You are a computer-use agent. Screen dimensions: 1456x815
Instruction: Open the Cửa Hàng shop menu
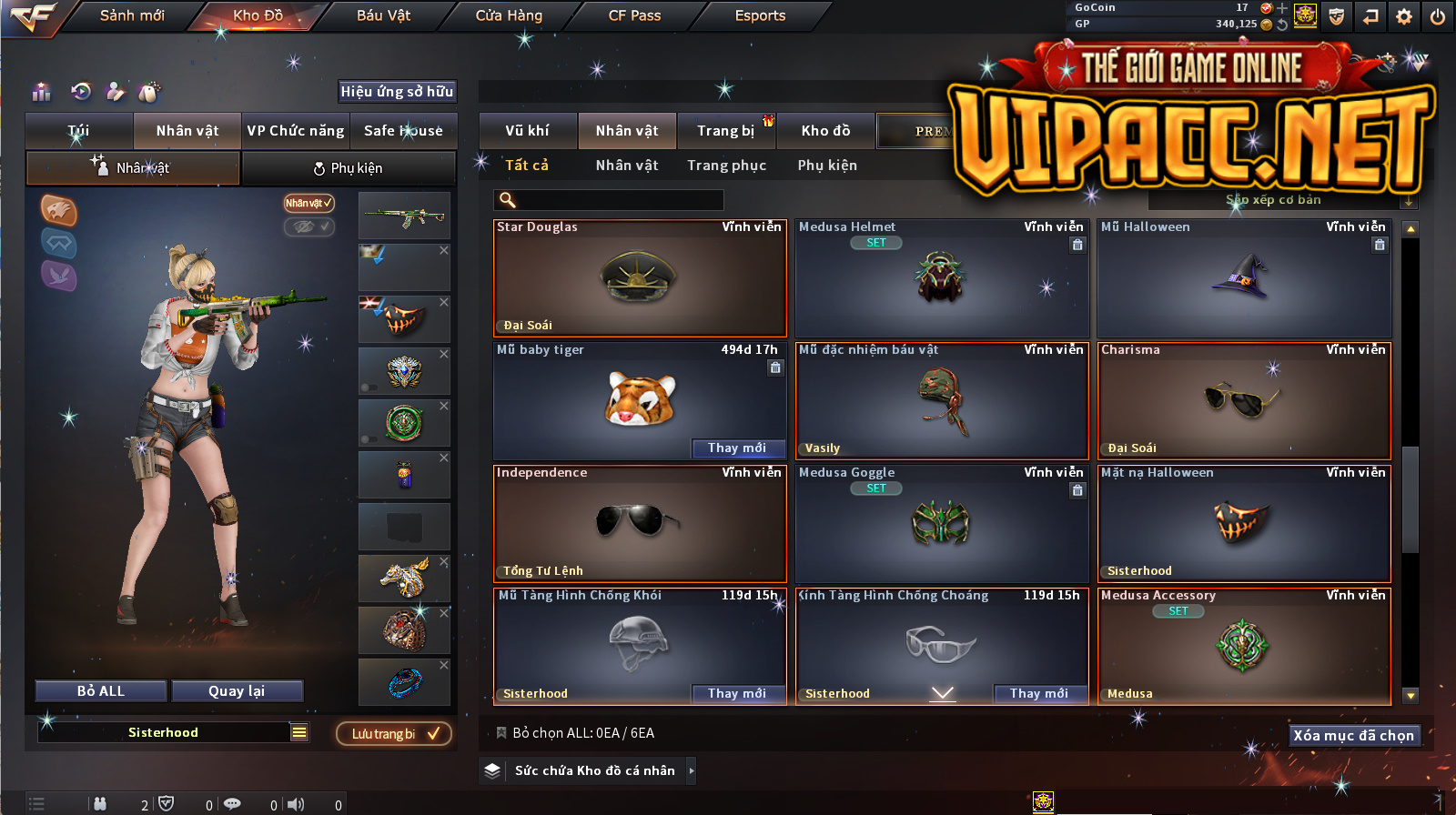pyautogui.click(x=509, y=15)
